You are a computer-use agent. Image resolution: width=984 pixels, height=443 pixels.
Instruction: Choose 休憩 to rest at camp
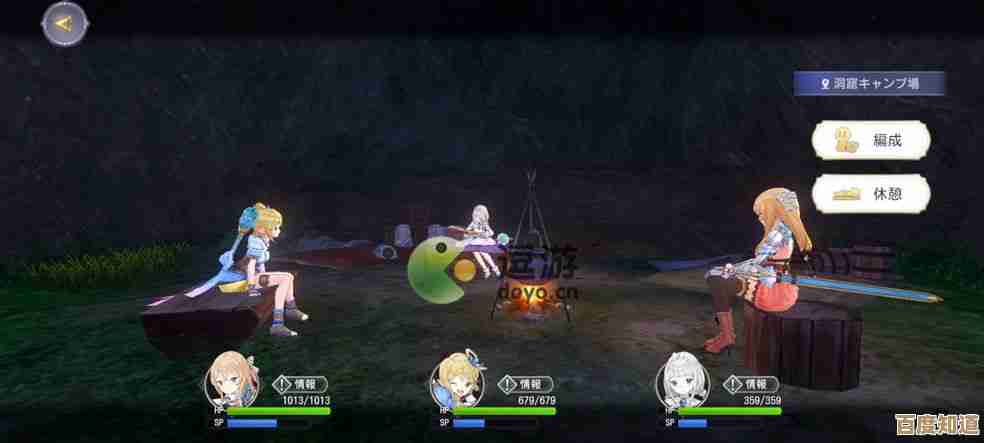pos(871,193)
